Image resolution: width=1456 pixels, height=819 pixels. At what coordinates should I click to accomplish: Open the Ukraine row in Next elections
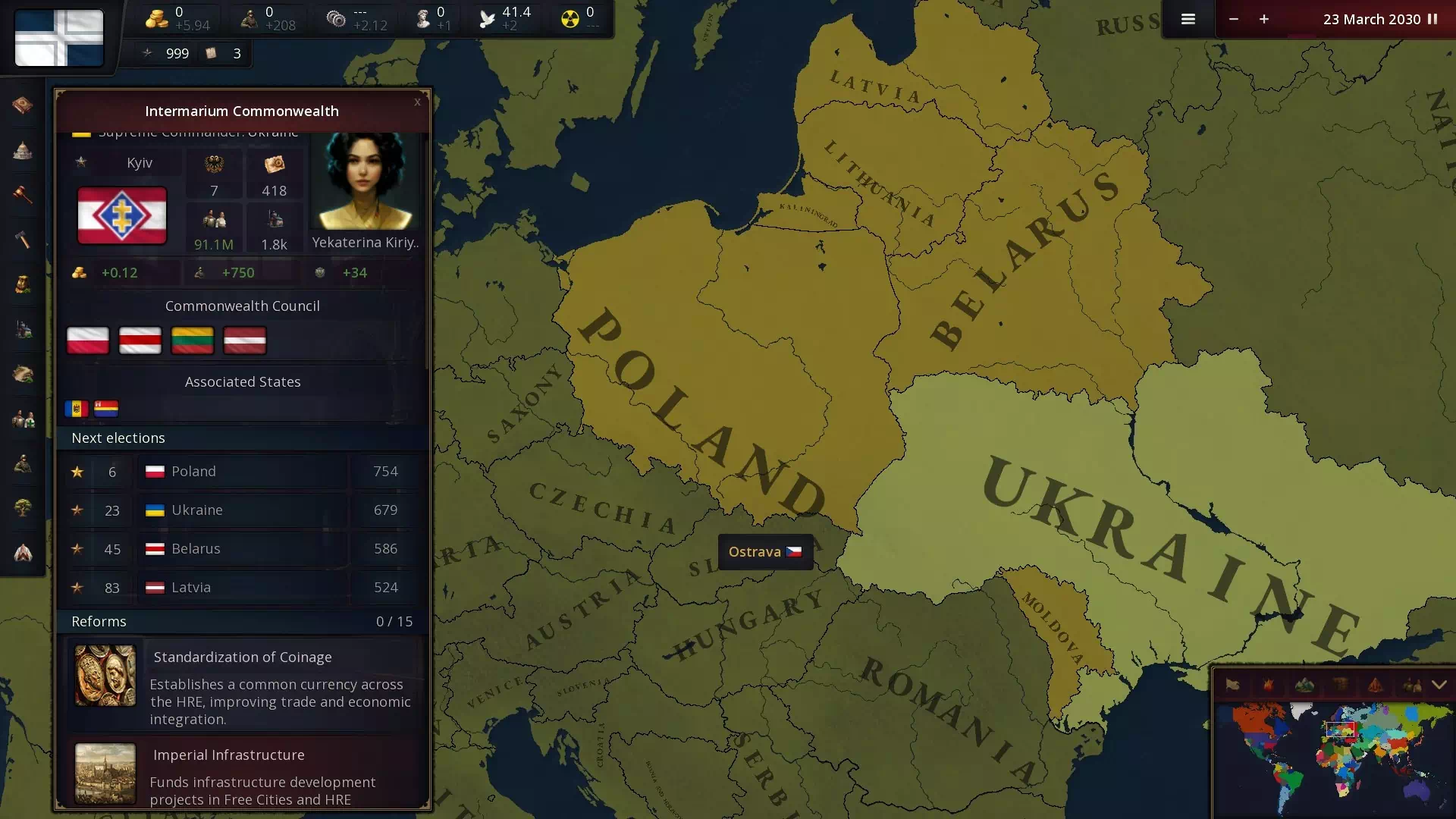pyautogui.click(x=243, y=510)
